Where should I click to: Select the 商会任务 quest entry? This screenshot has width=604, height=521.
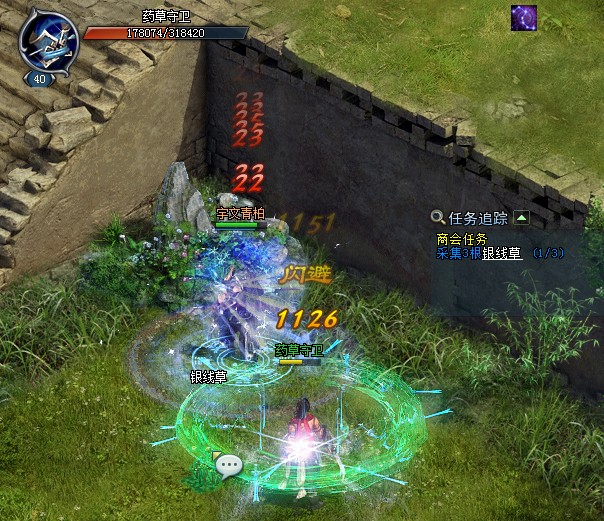click(x=461, y=239)
